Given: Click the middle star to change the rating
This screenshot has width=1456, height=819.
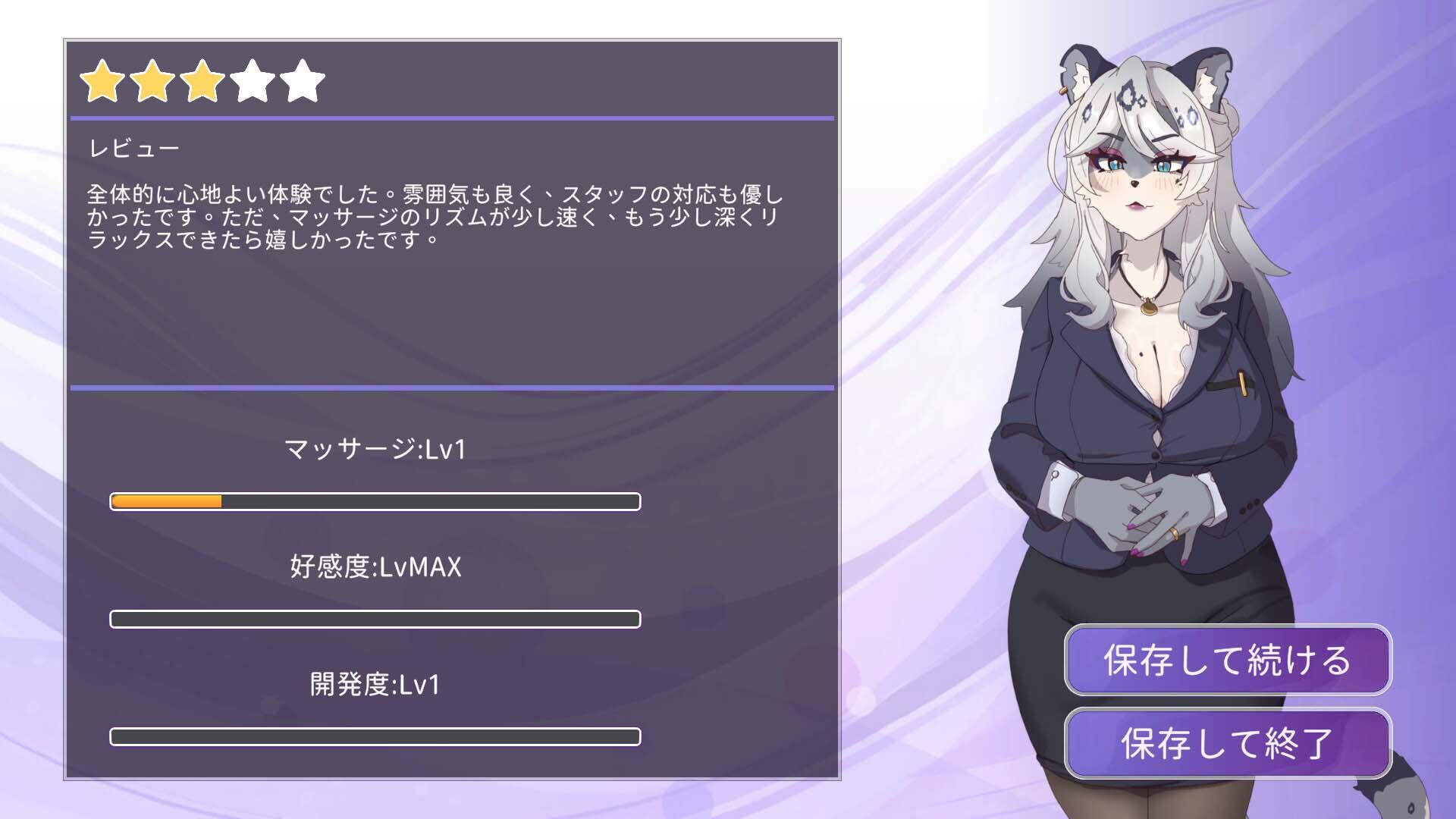Looking at the screenshot, I should coord(203,81).
